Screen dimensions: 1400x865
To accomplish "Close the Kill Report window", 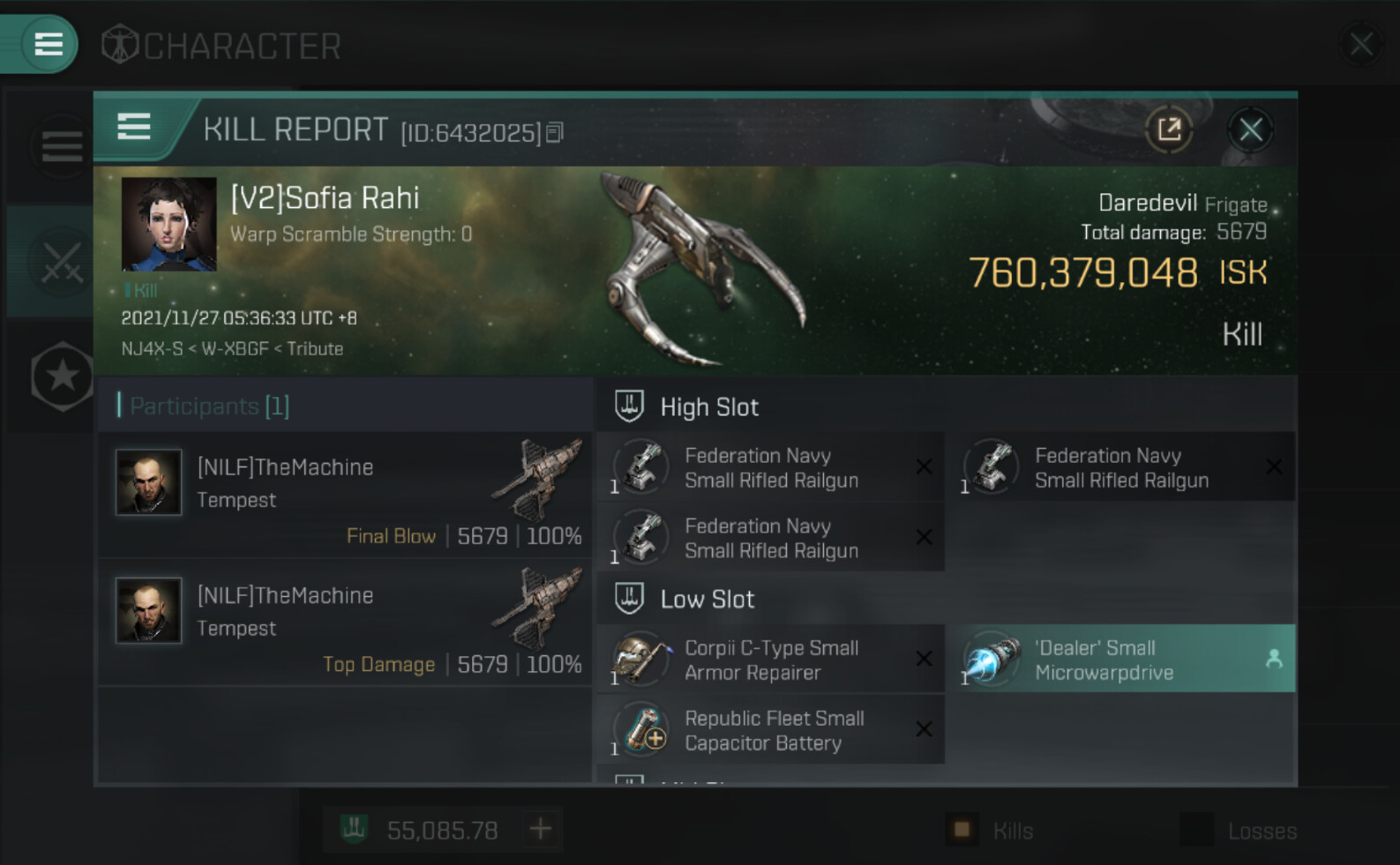I will [1250, 130].
